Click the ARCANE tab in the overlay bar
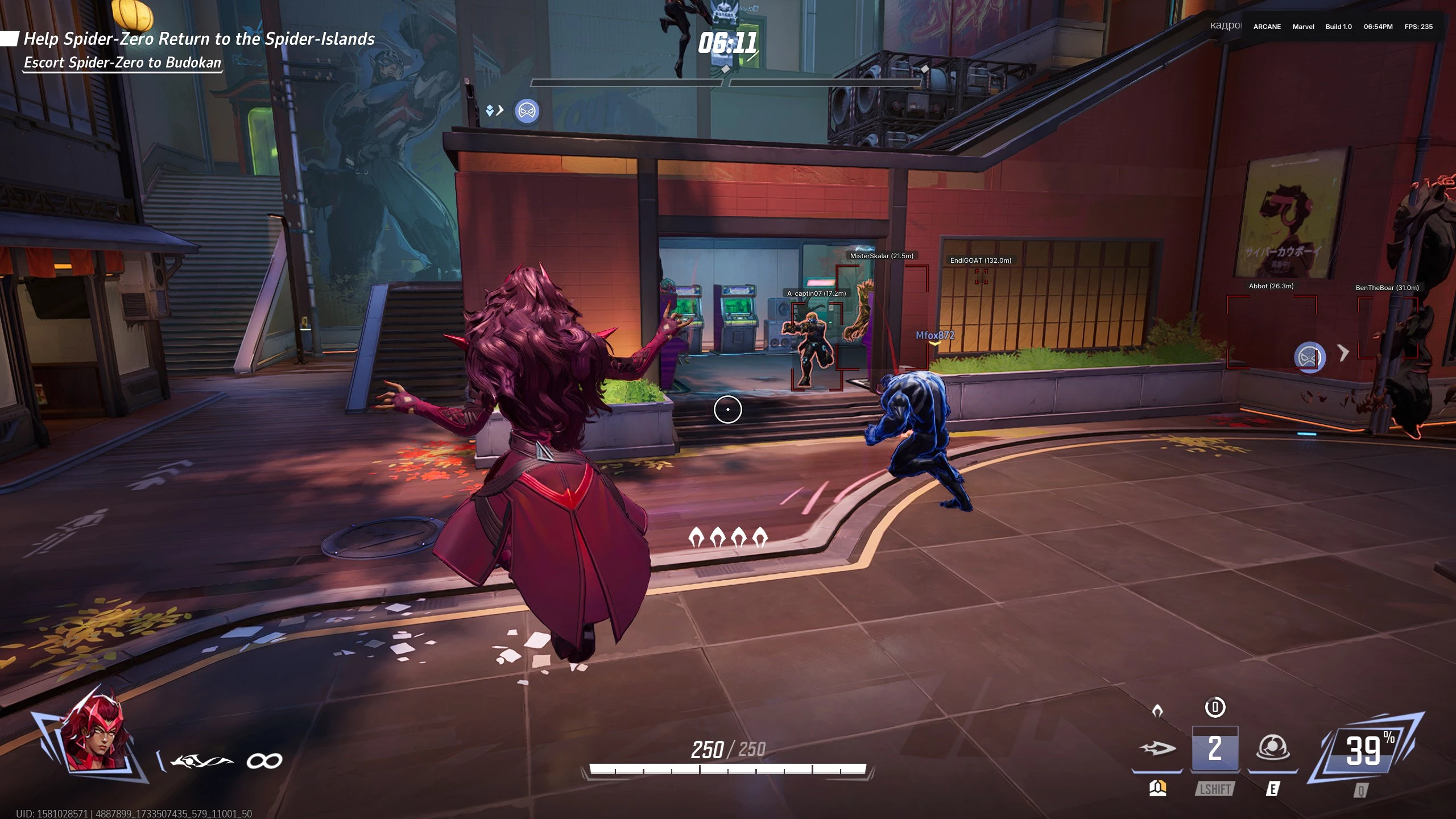 pyautogui.click(x=1266, y=27)
